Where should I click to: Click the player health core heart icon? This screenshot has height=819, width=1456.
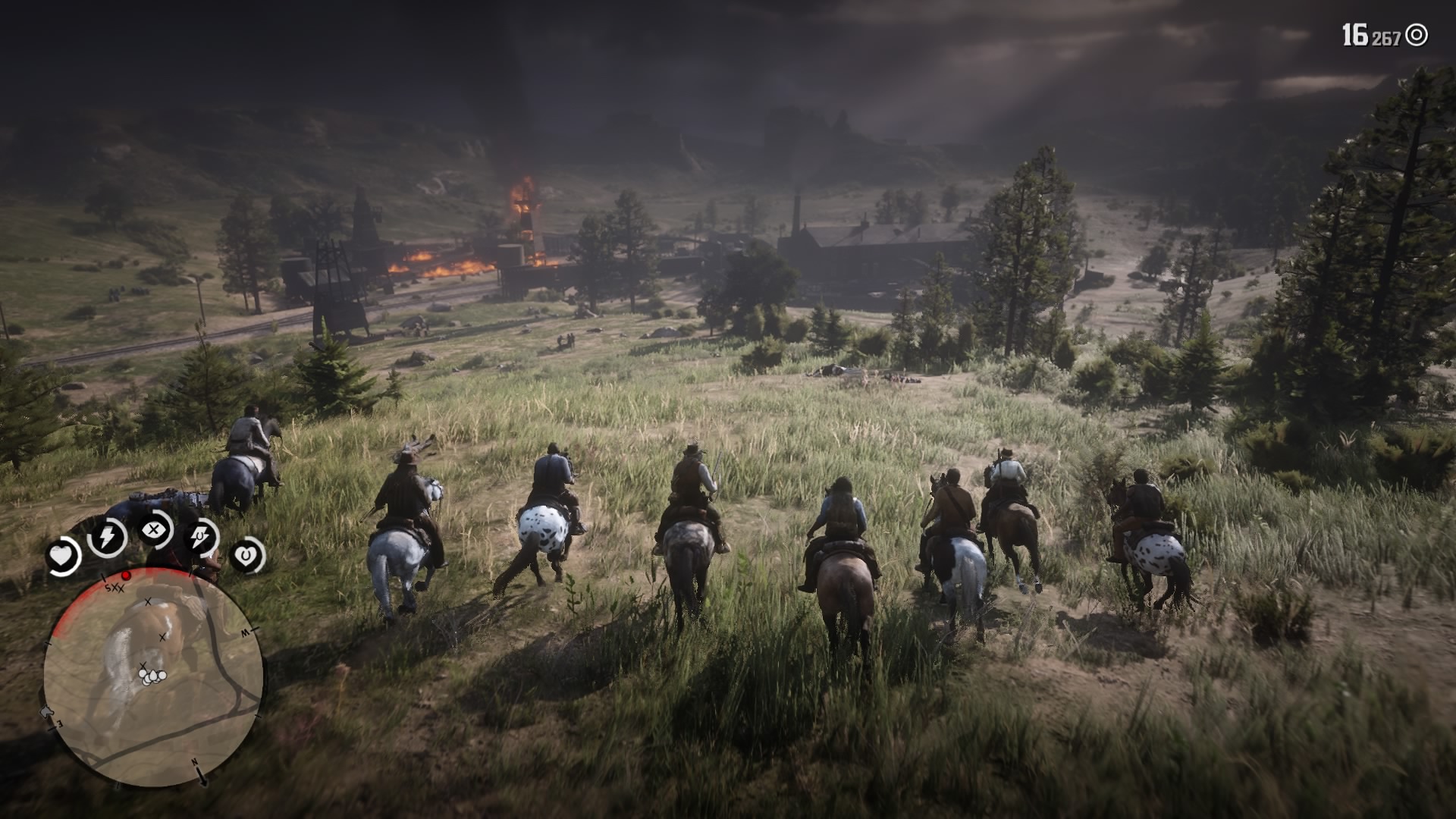click(62, 556)
